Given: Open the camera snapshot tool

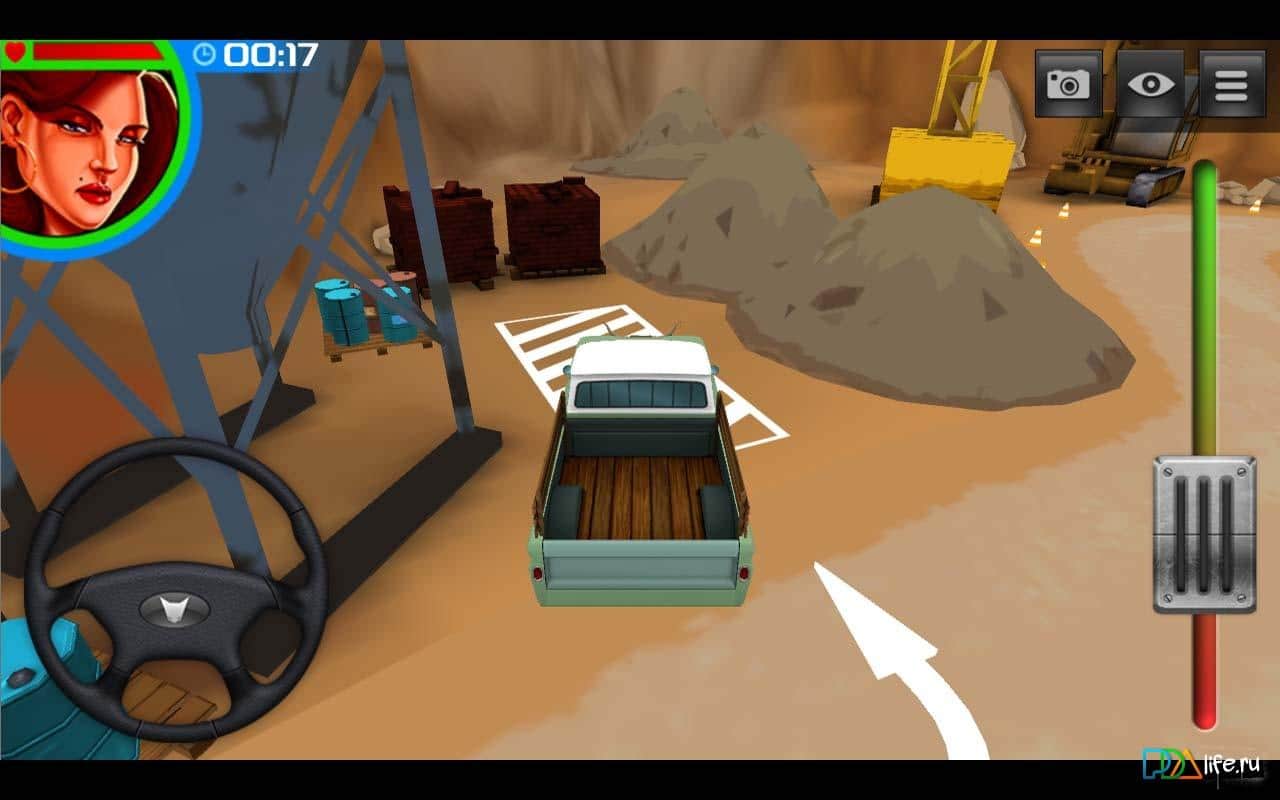Looking at the screenshot, I should point(1067,84).
